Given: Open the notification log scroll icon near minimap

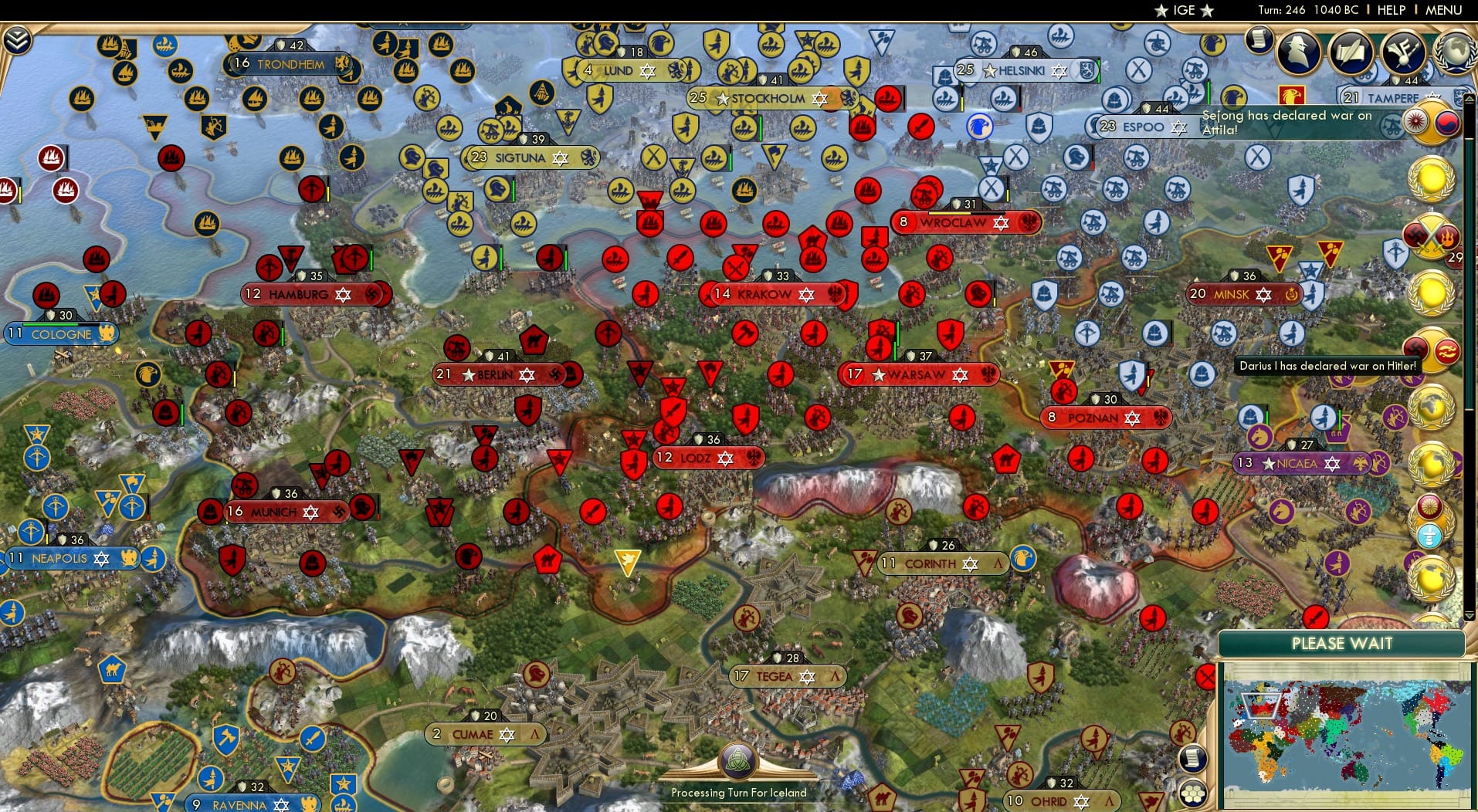Looking at the screenshot, I should [1193, 759].
